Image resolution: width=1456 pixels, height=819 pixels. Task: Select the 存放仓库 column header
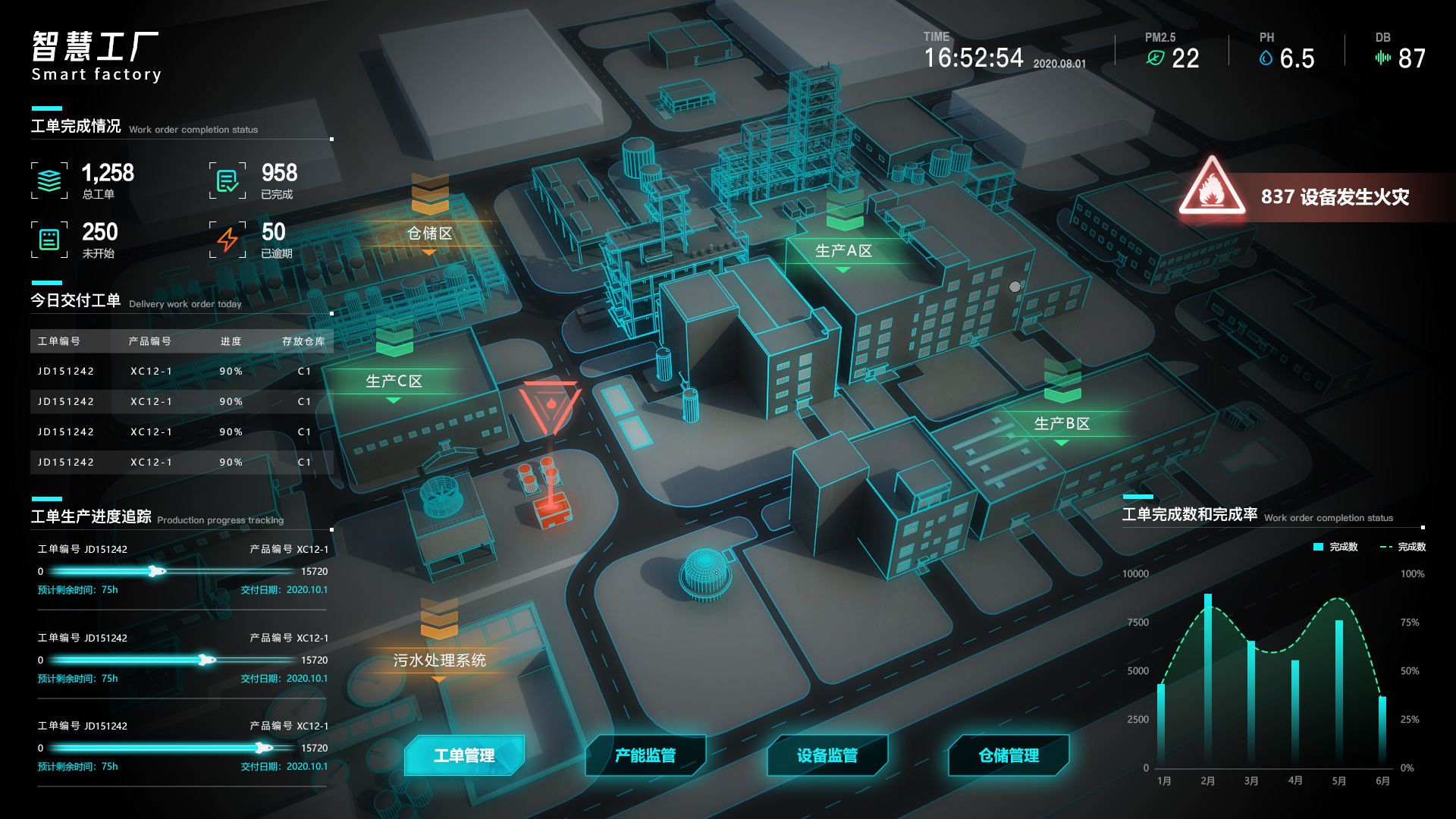(303, 341)
